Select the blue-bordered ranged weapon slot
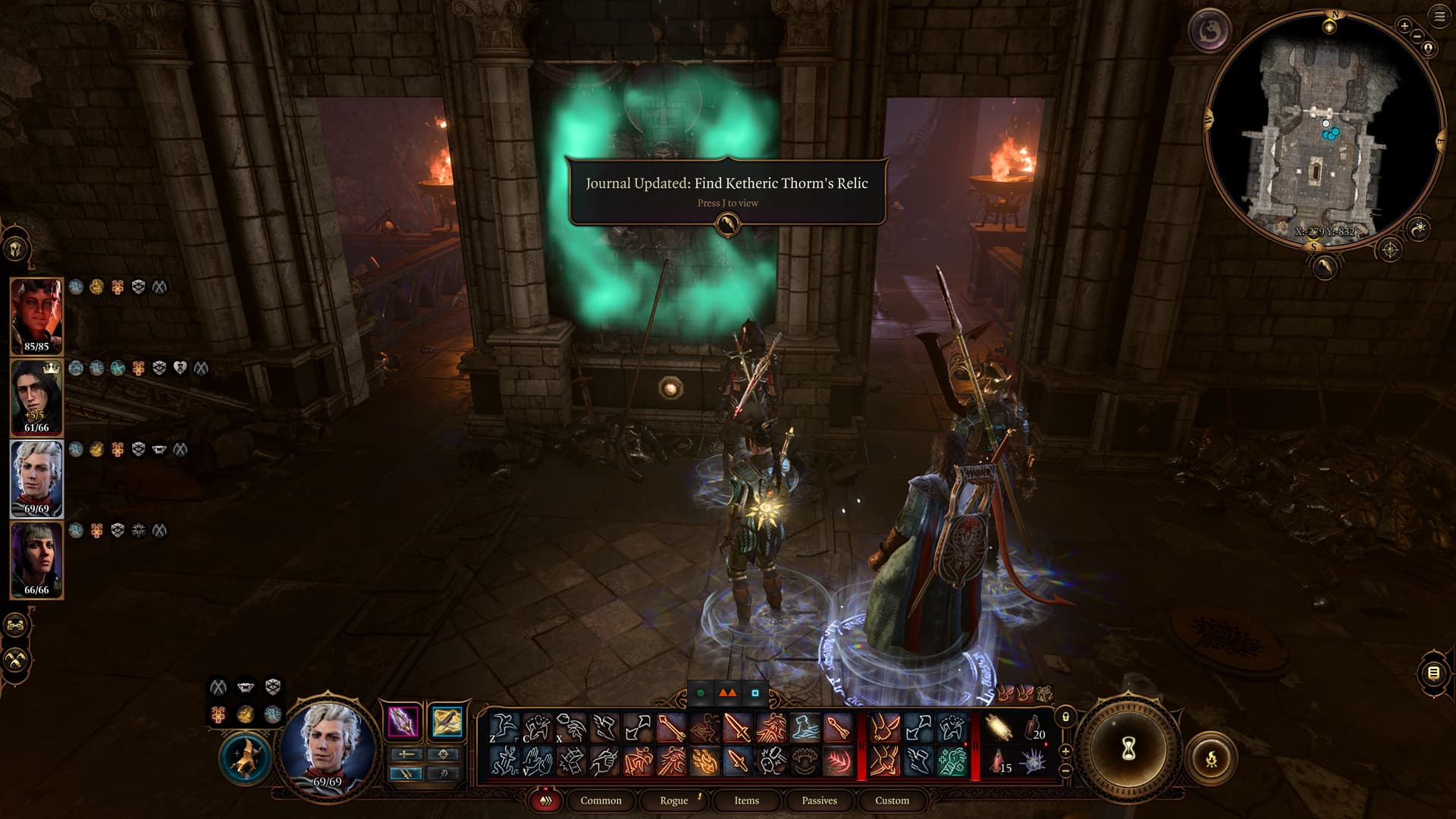The width and height of the screenshot is (1456, 819). click(x=447, y=721)
